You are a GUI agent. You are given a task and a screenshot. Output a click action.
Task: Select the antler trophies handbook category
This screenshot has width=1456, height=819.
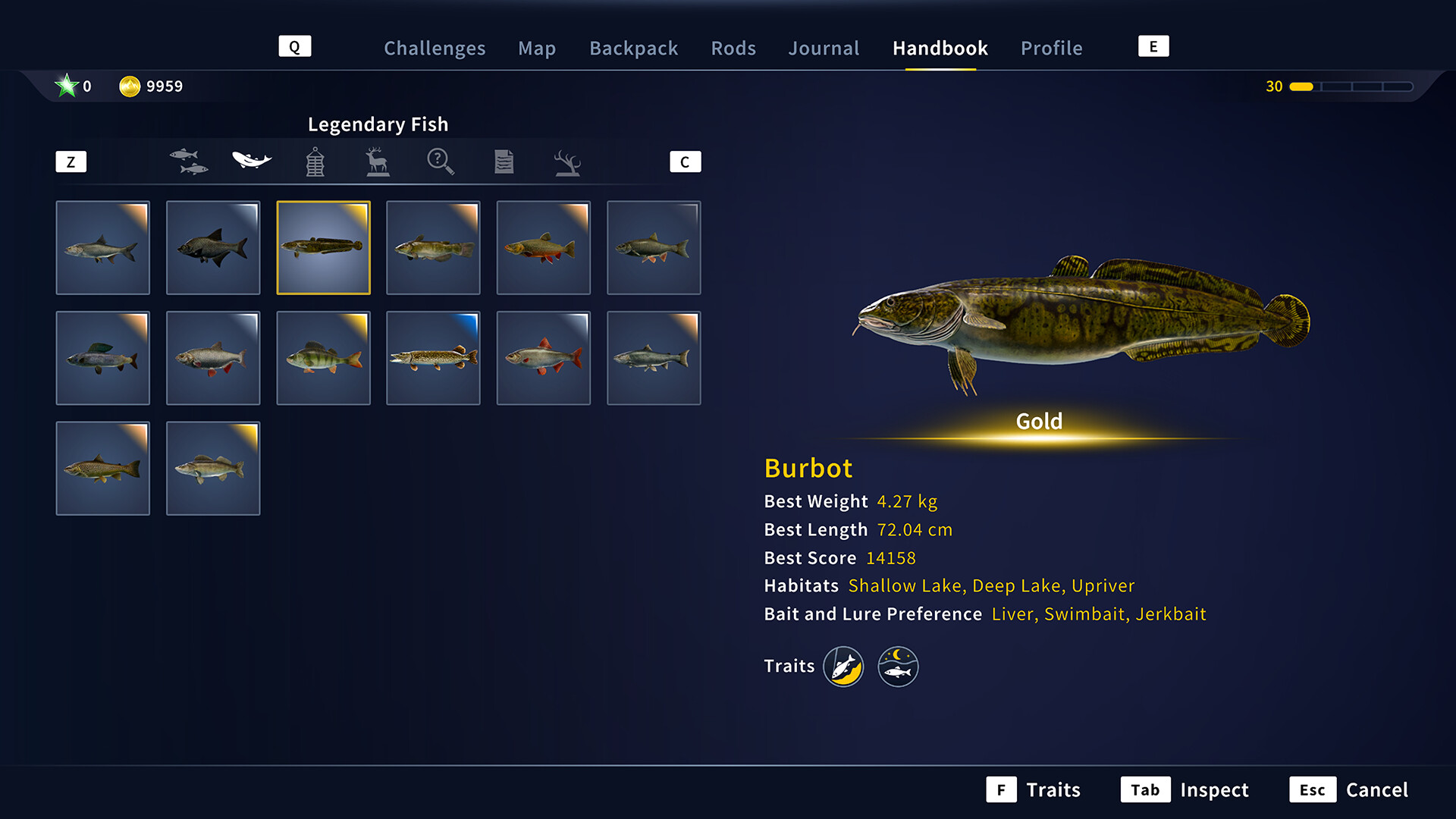[x=566, y=162]
